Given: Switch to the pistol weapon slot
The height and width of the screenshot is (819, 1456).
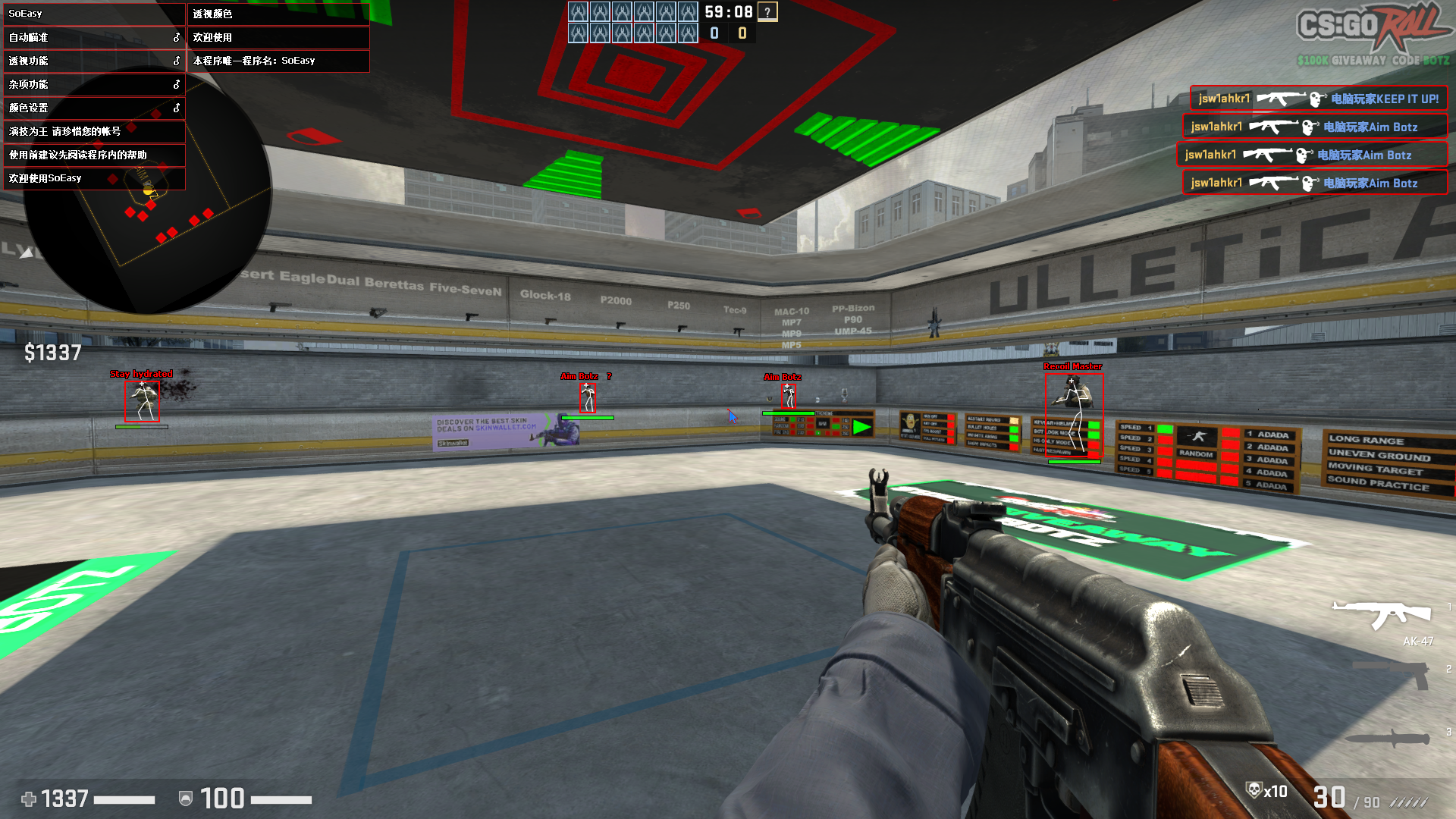Looking at the screenshot, I should click(1393, 674).
